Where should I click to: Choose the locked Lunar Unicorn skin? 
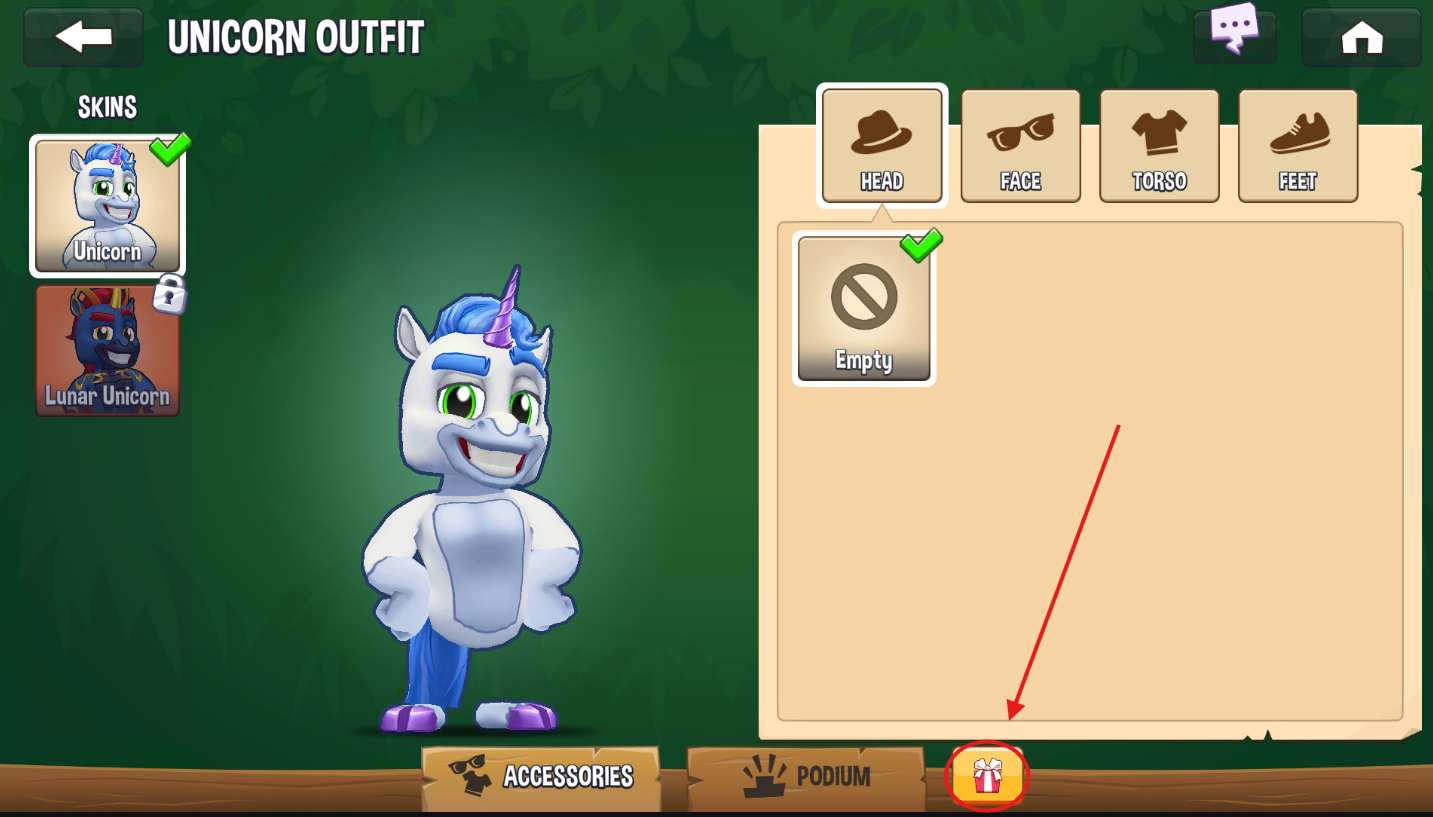107,351
